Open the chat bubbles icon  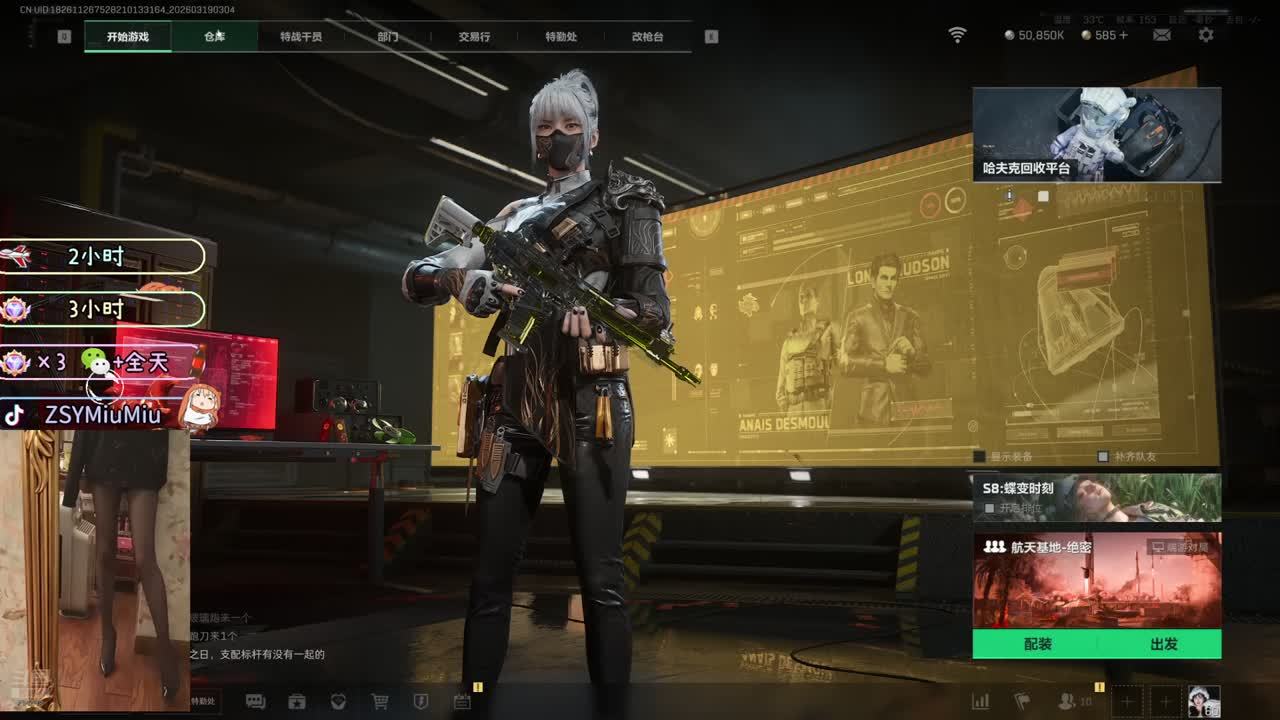pos(255,702)
